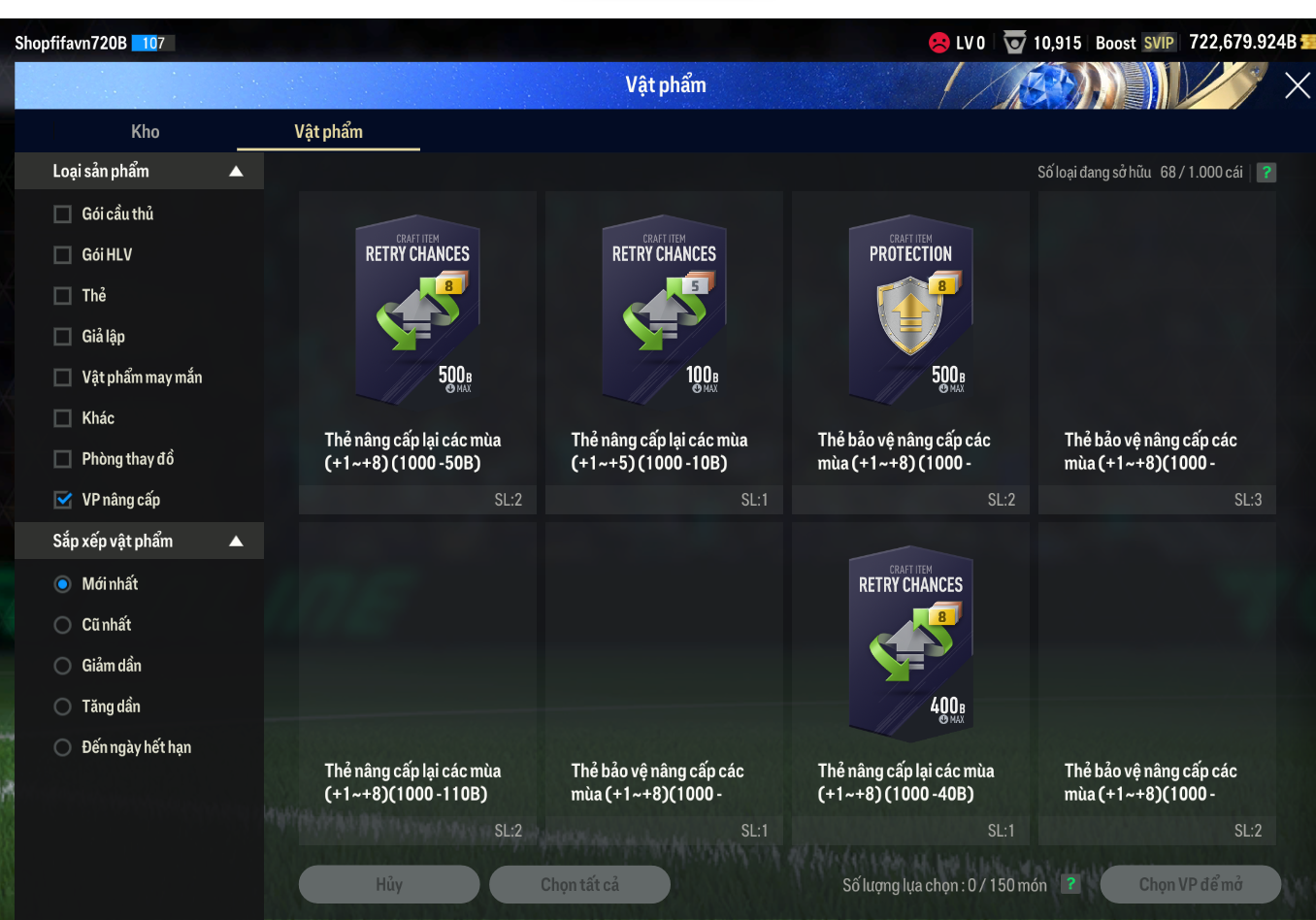
Task: Check the Thẻ filter box
Action: (x=63, y=296)
